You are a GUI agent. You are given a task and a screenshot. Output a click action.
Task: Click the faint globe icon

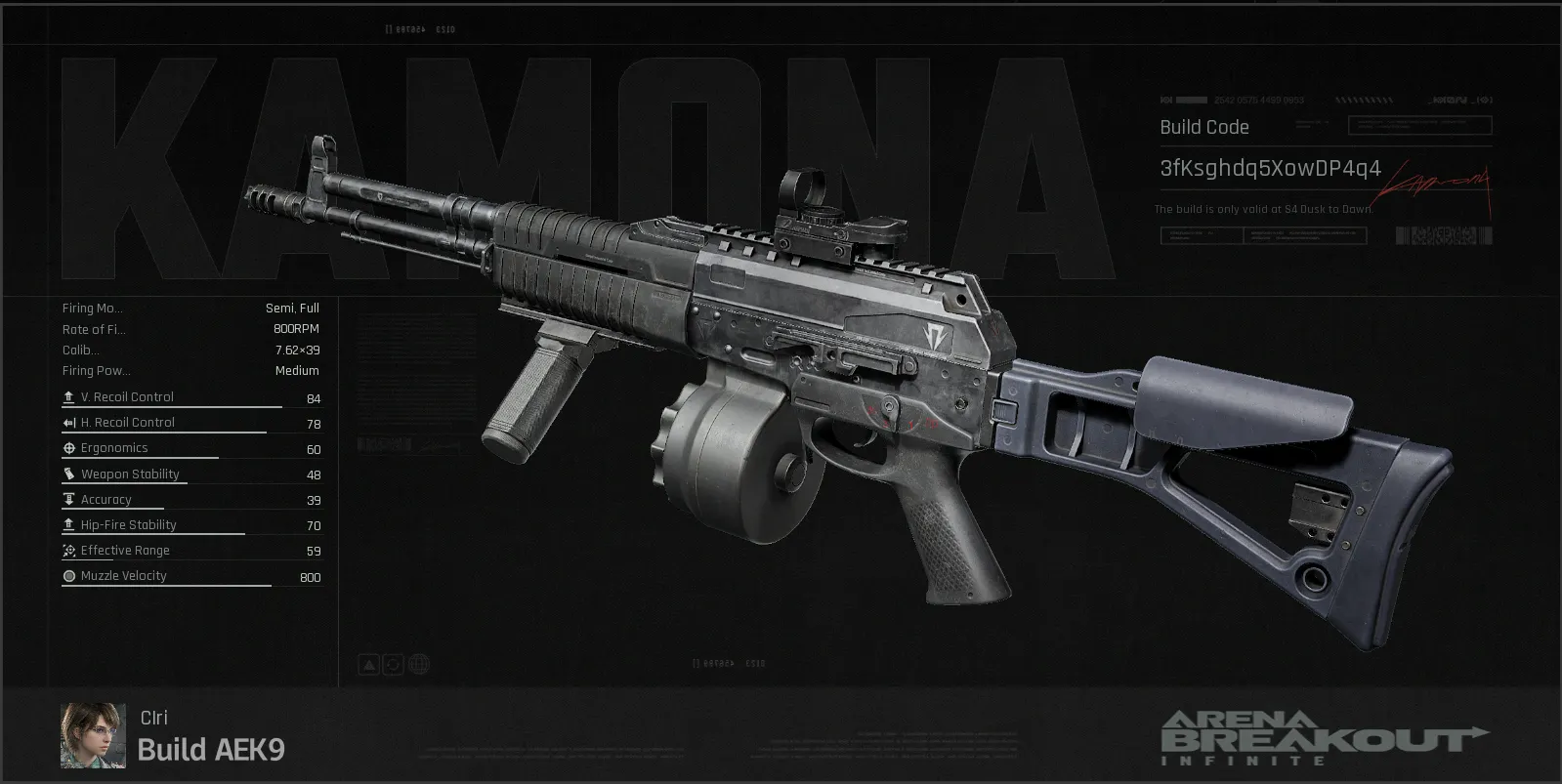[418, 665]
